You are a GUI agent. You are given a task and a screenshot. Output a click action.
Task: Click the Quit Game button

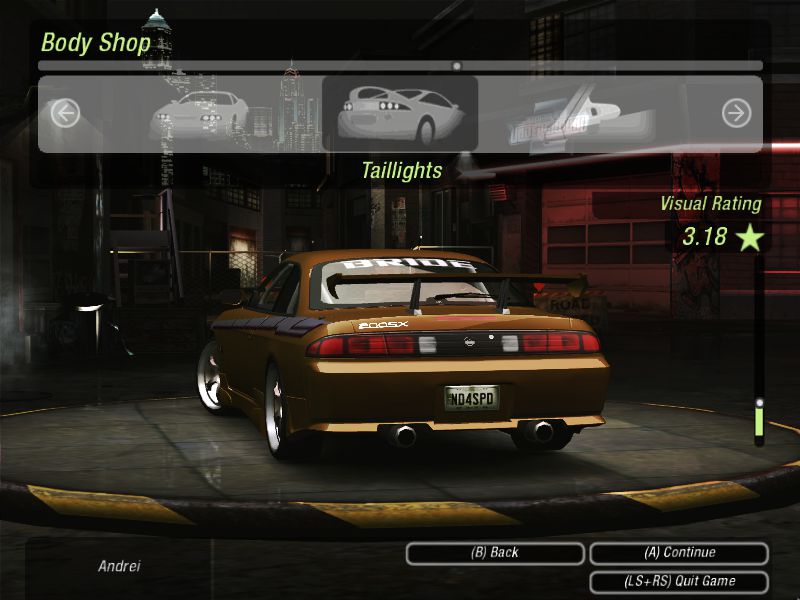pos(679,581)
